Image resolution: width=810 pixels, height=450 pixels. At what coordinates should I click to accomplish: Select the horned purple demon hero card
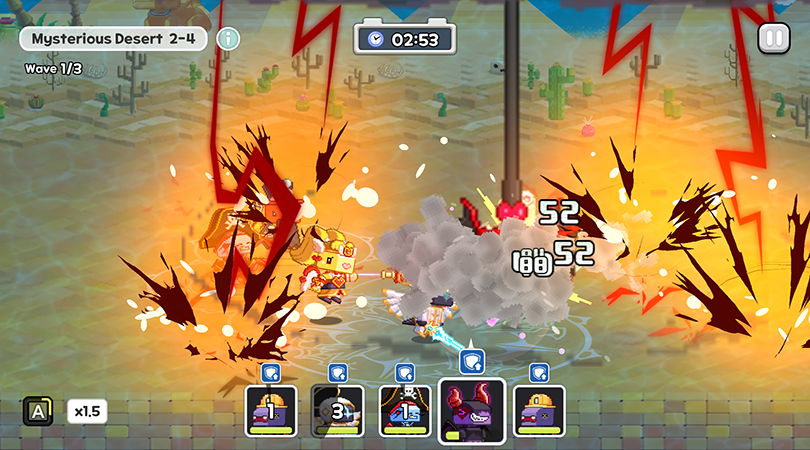(472, 410)
